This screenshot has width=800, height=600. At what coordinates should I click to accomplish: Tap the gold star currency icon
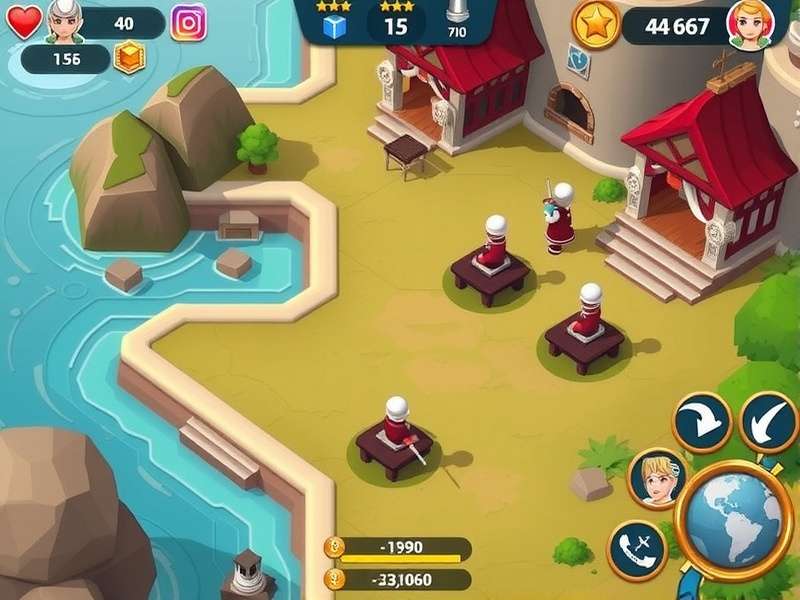[597, 25]
